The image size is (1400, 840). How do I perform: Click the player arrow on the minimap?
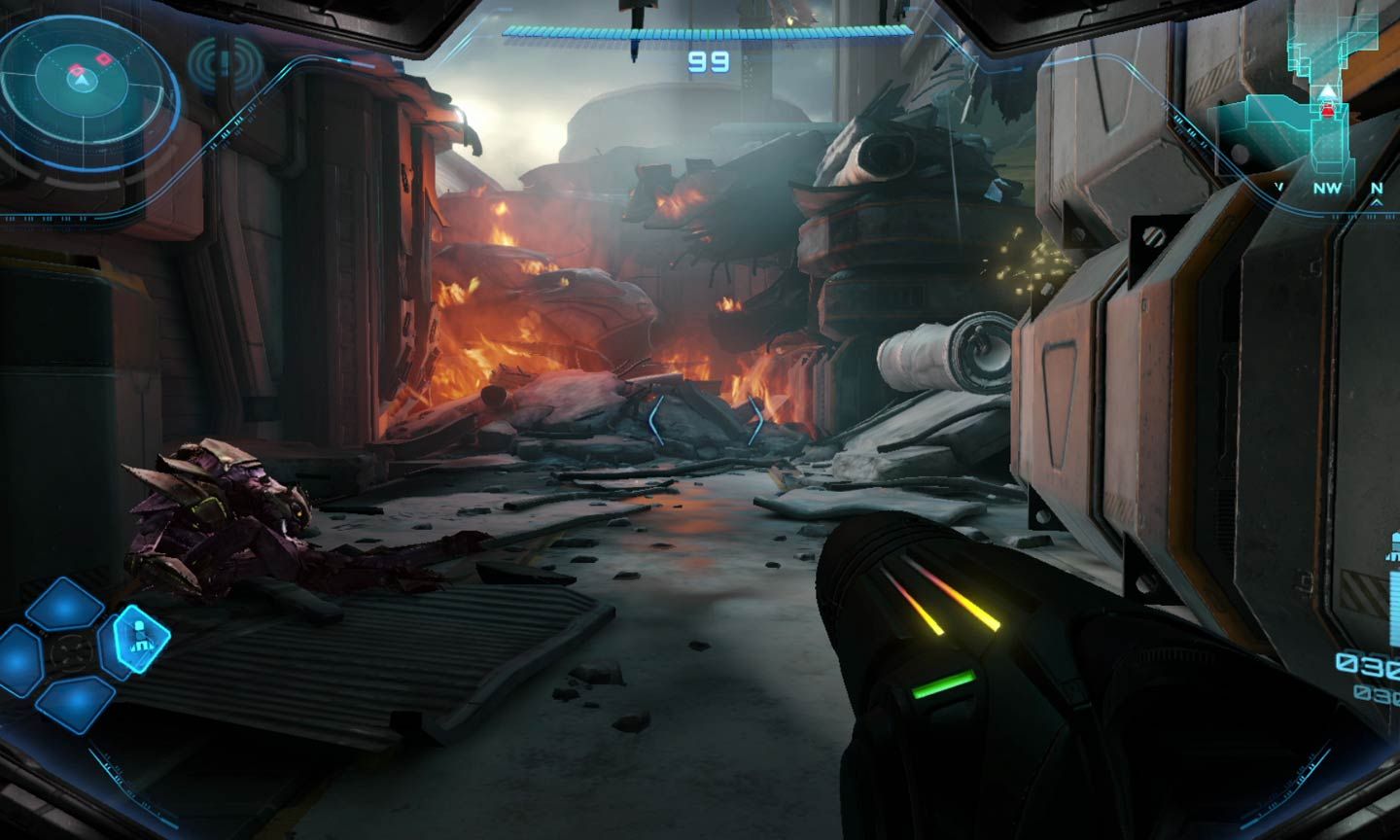pyautogui.click(x=1326, y=91)
